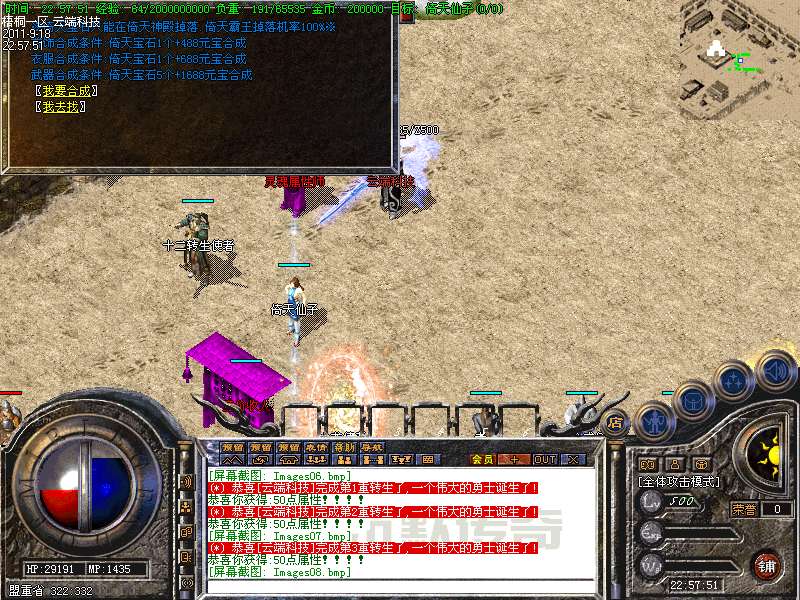800x600 pixels.
Task: Open the skills sparkle round button
Action: [734, 381]
